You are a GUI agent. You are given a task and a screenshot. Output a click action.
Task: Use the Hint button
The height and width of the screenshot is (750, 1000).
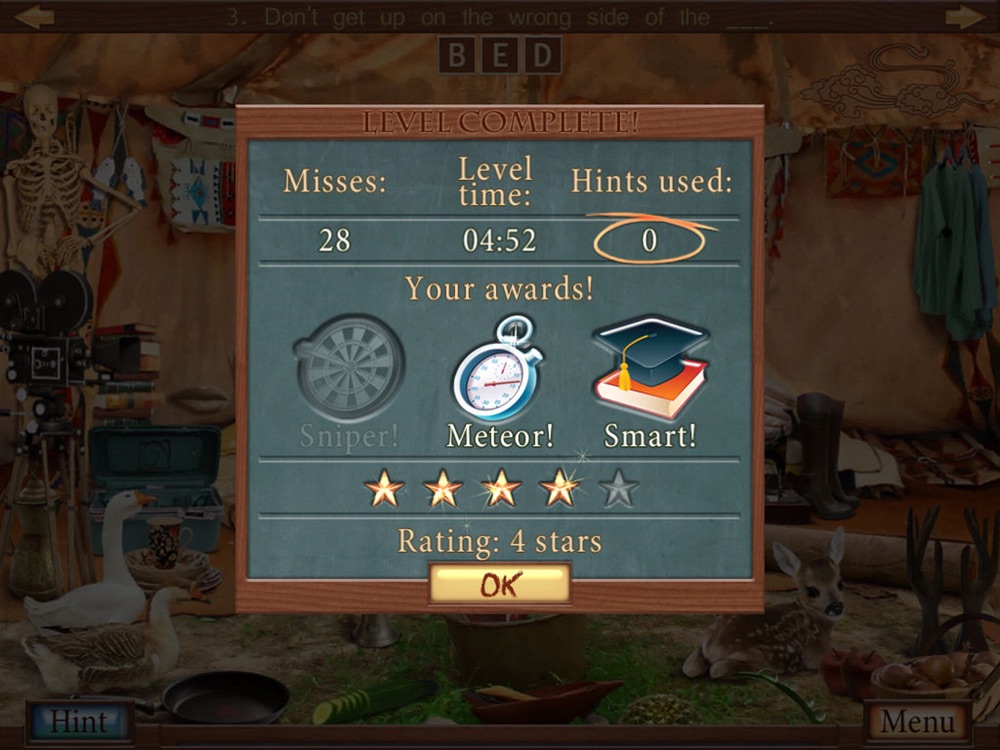(x=79, y=720)
